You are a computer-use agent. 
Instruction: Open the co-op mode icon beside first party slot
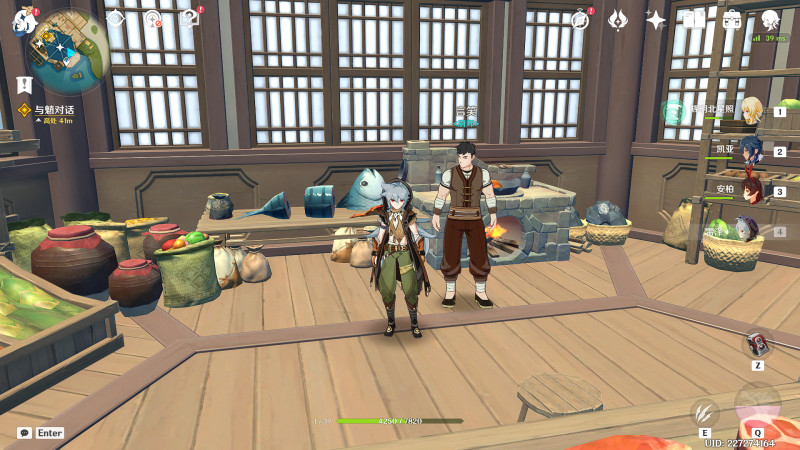click(674, 110)
